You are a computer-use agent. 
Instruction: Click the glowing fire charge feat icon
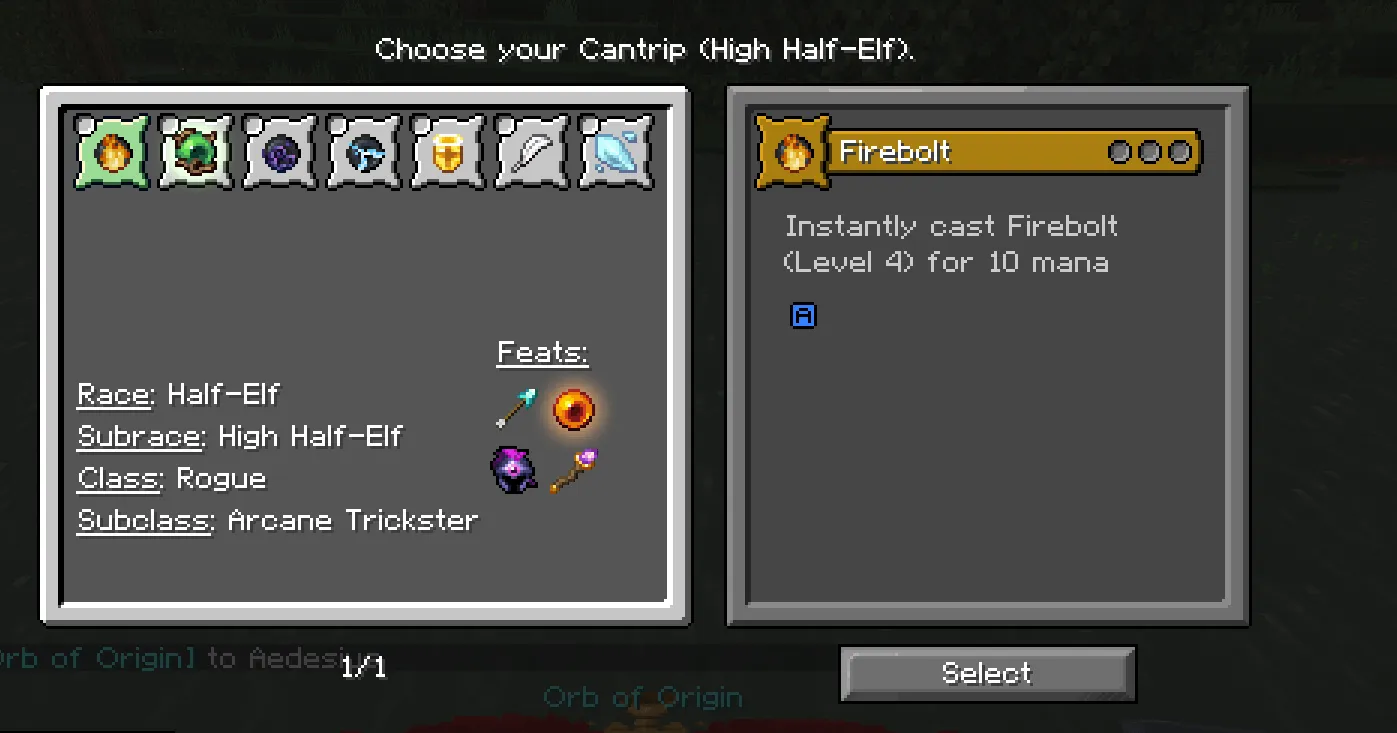573,408
